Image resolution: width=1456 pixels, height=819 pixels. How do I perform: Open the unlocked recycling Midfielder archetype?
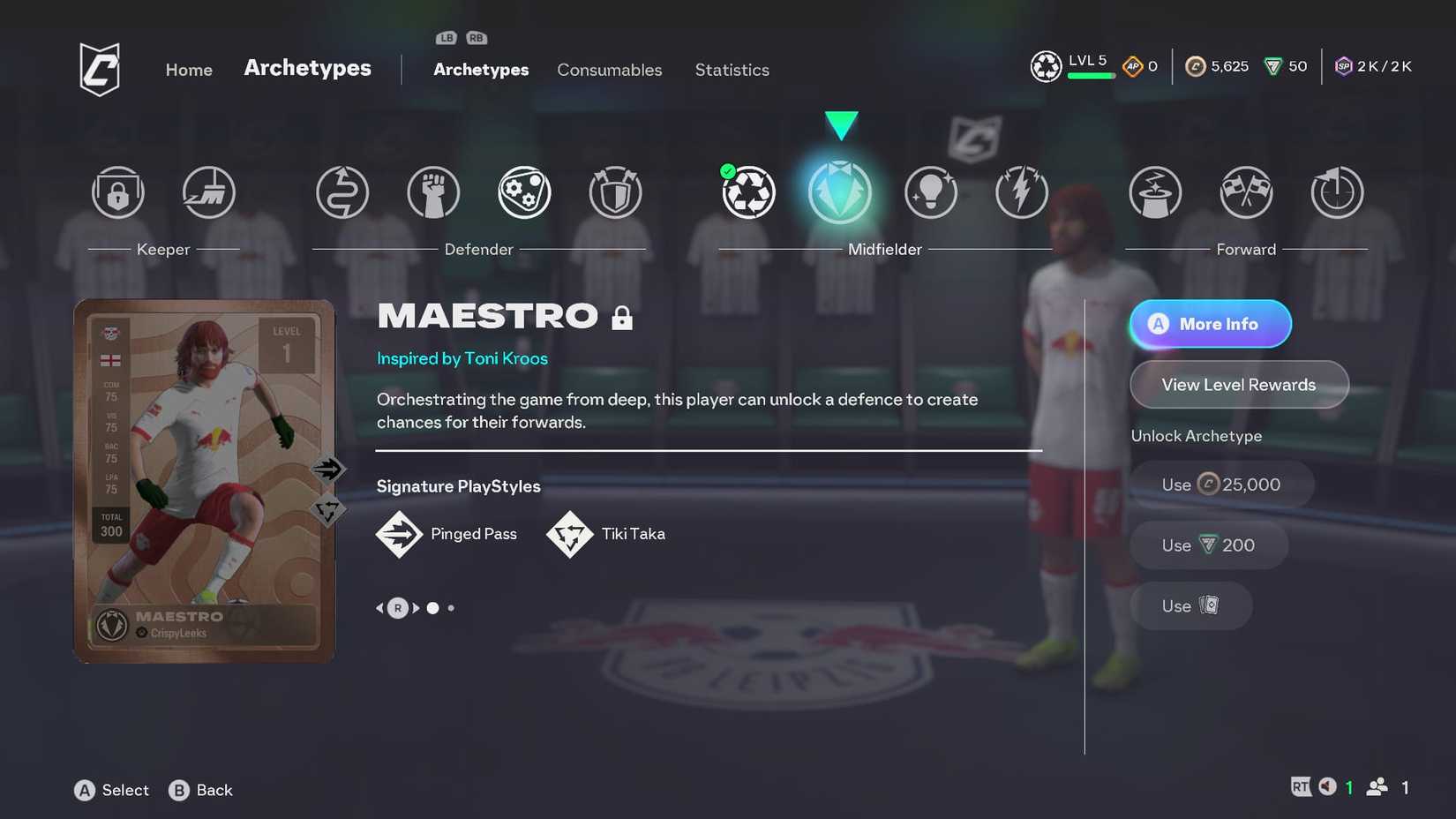[749, 192]
